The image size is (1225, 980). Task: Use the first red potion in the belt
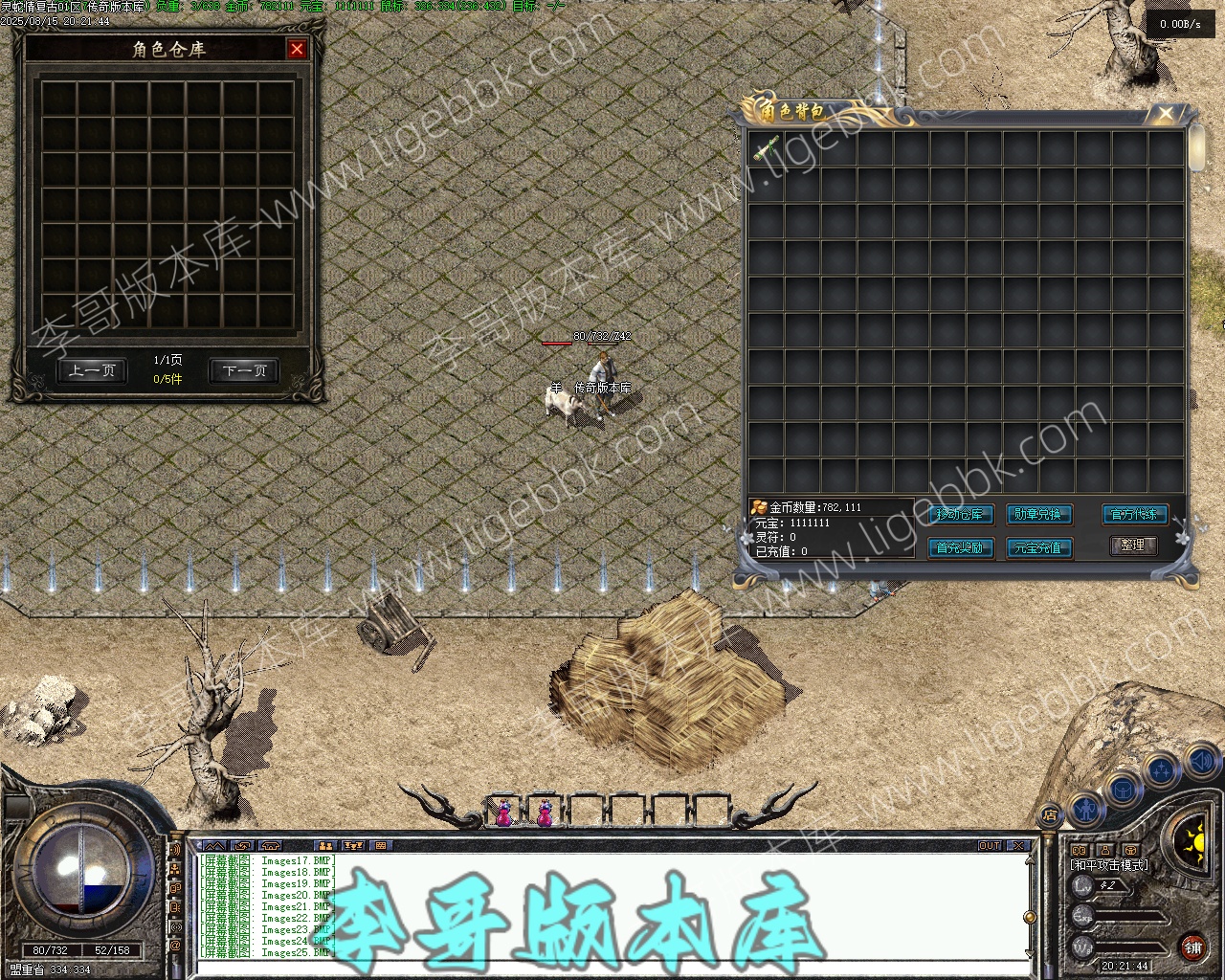[x=503, y=813]
